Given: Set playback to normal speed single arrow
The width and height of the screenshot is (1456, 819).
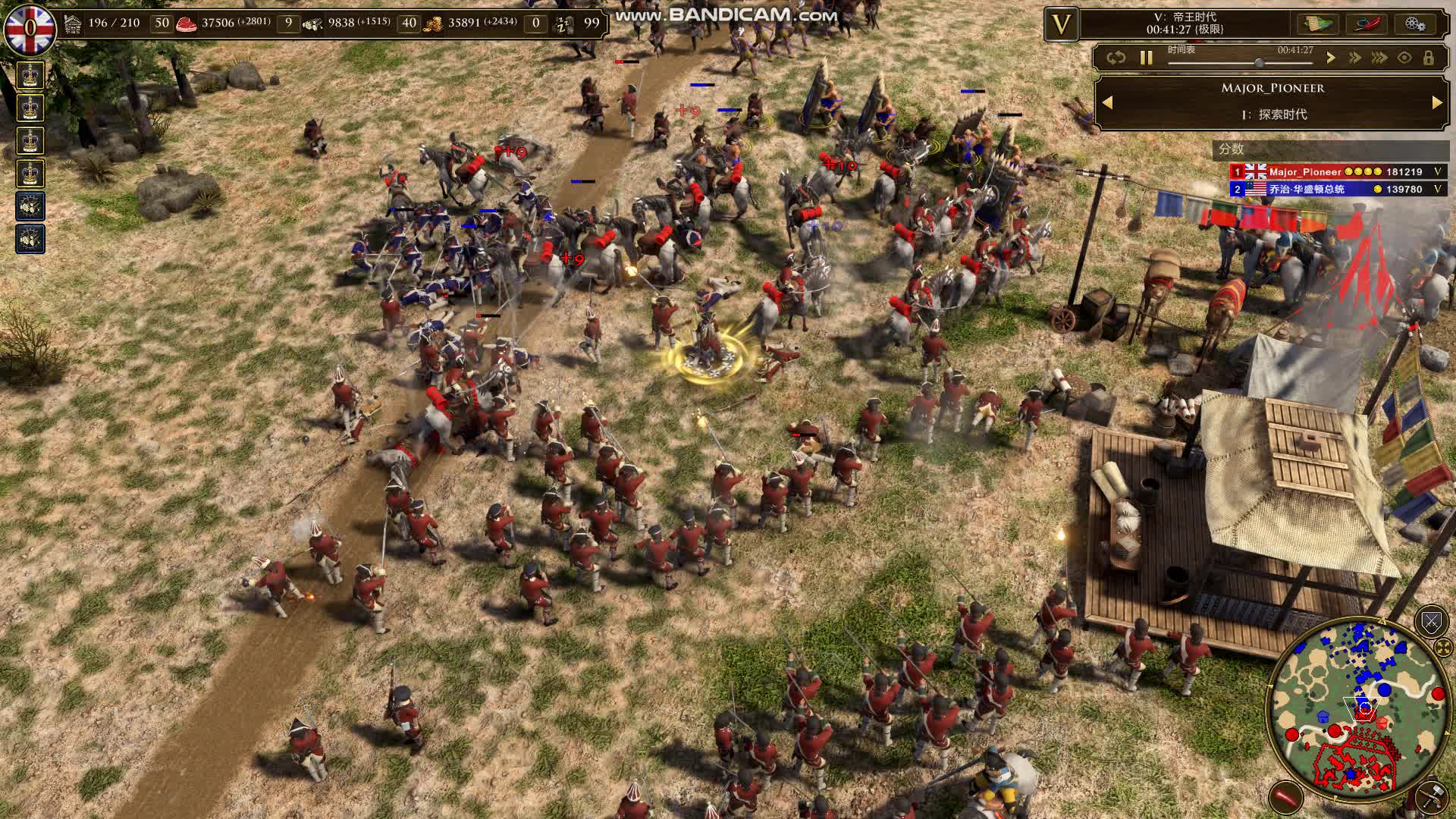Looking at the screenshot, I should pyautogui.click(x=1330, y=58).
